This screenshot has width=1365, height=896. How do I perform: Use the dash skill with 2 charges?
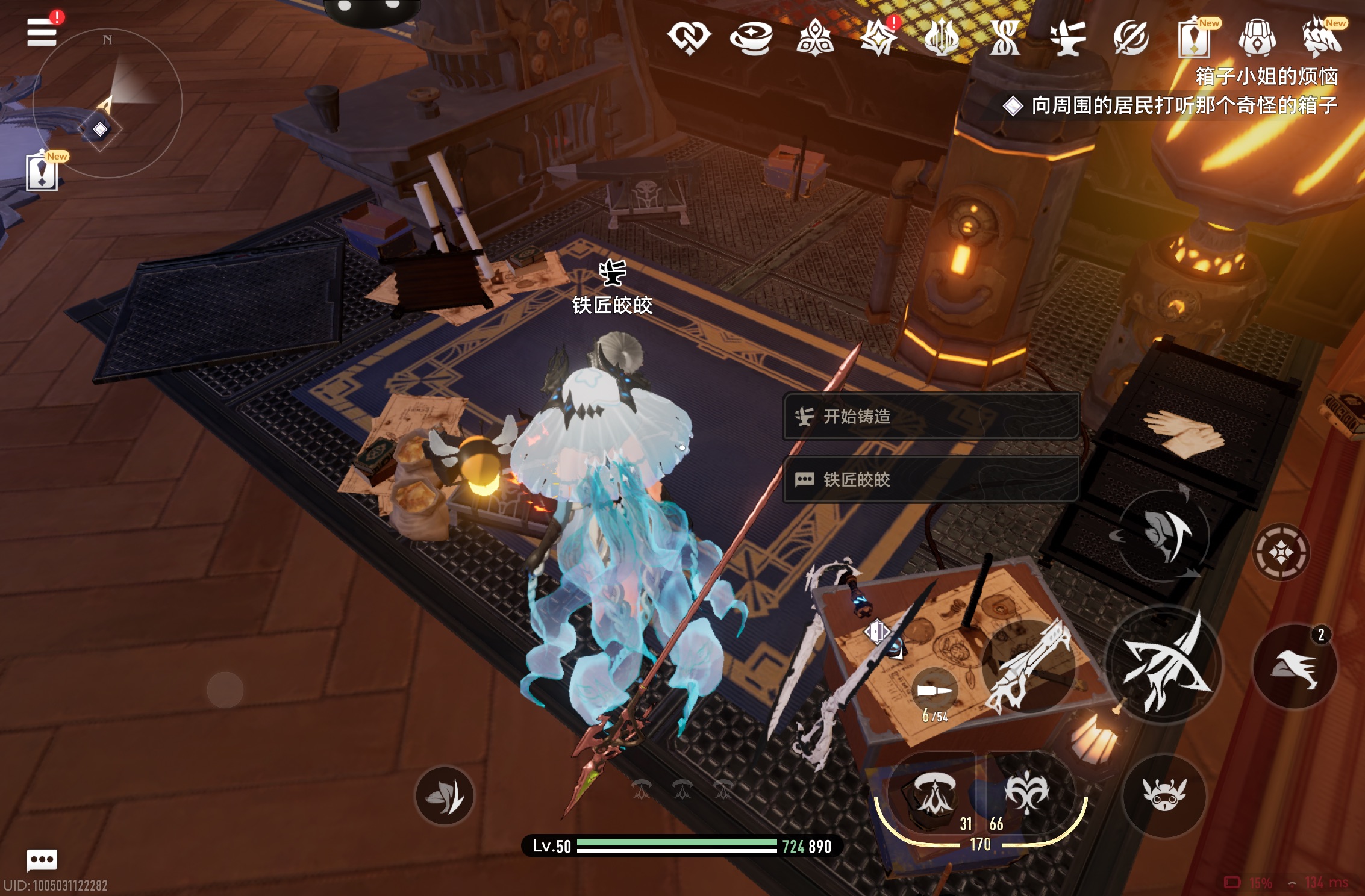pos(1295,667)
